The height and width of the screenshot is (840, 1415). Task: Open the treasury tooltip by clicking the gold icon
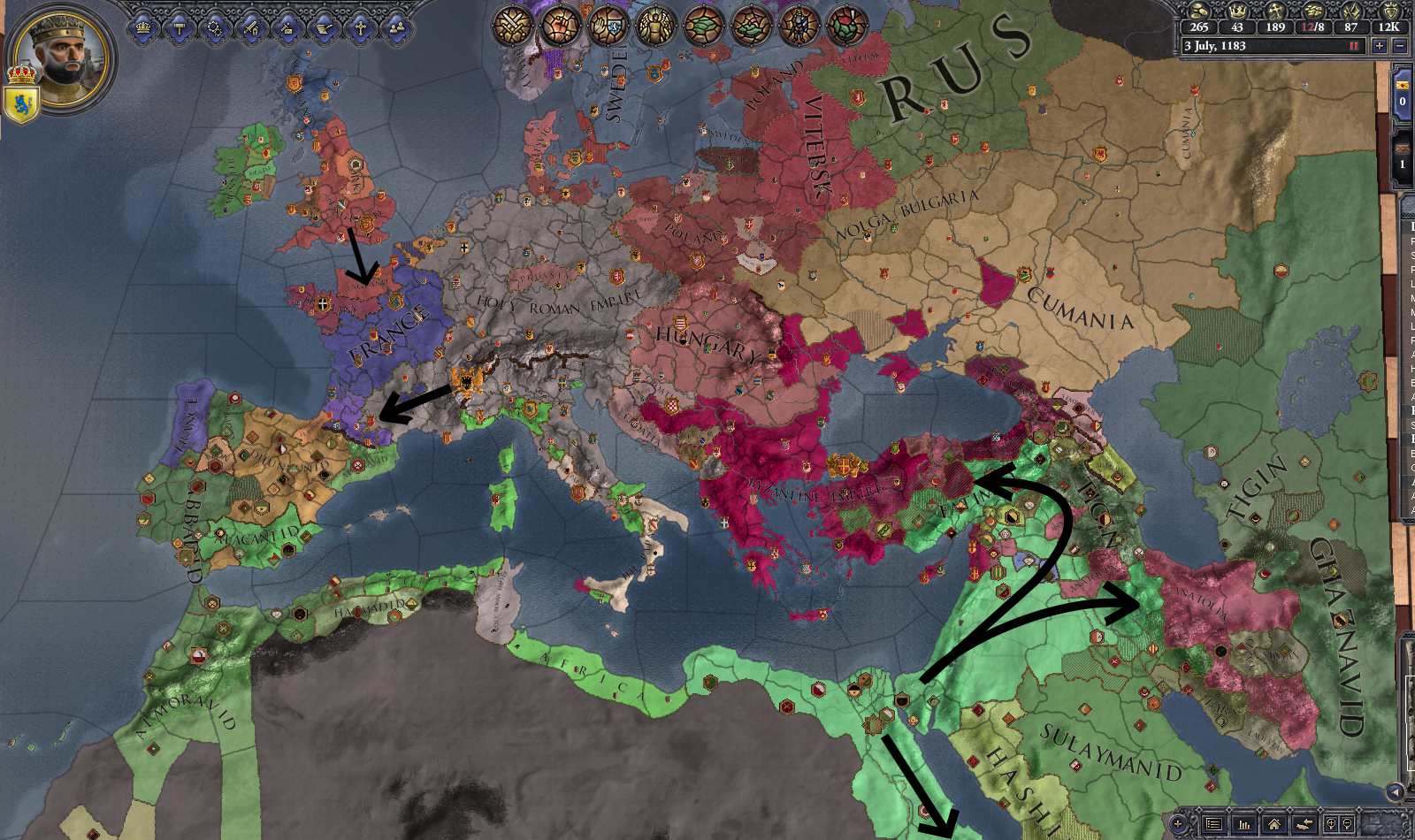(x=1199, y=12)
